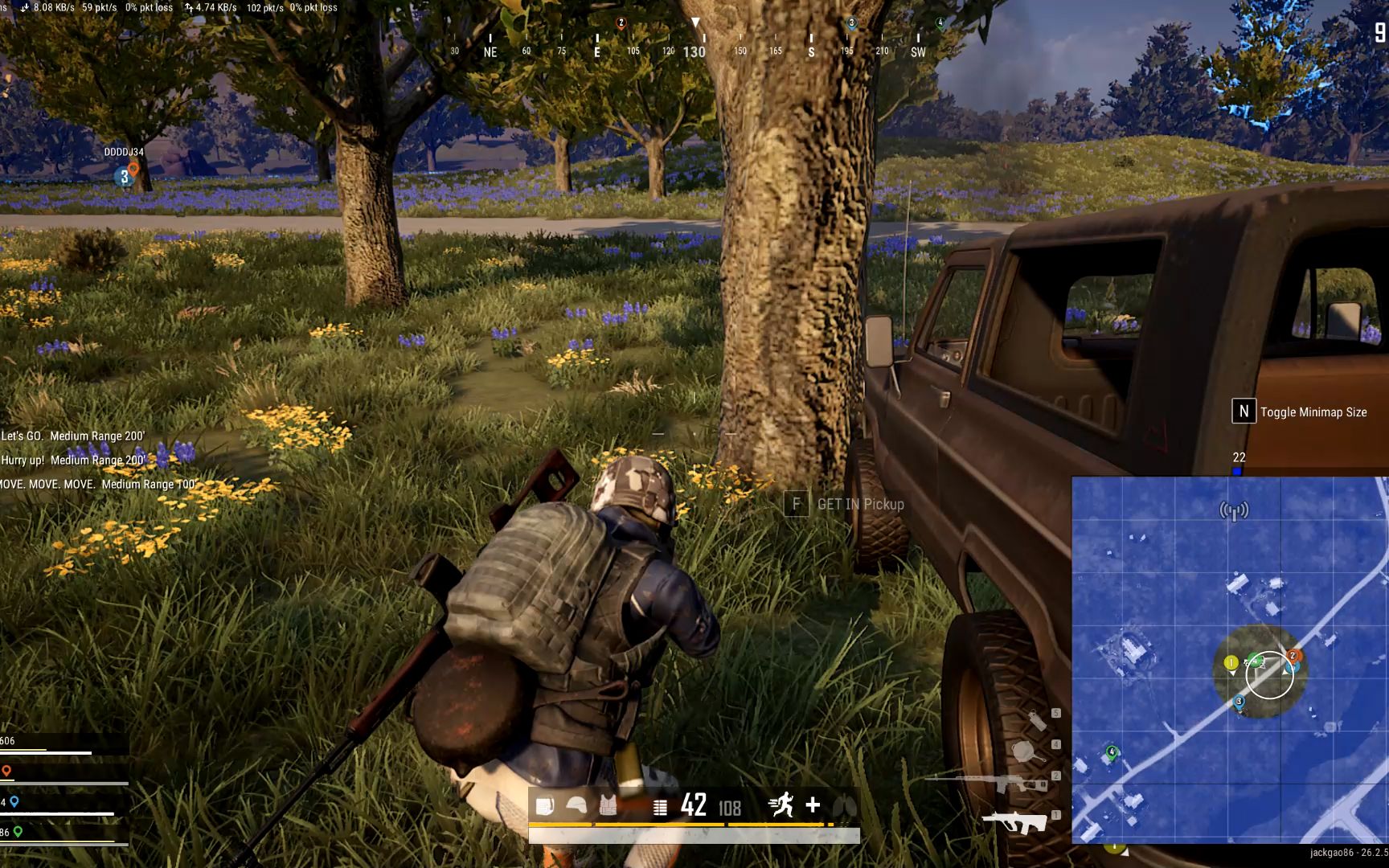Click the minimap
The width and height of the screenshot is (1389, 868).
1229,659
